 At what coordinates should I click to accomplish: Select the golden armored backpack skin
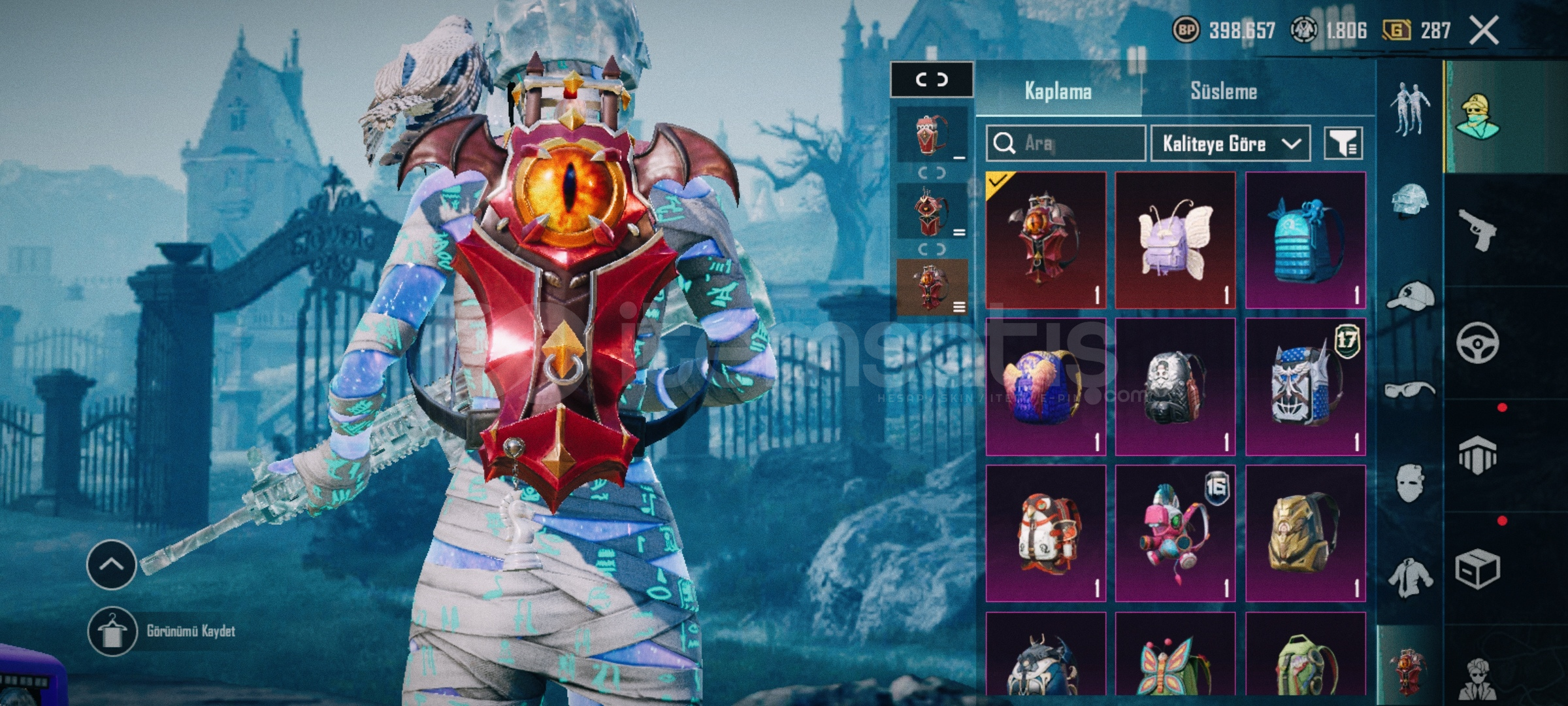1305,533
